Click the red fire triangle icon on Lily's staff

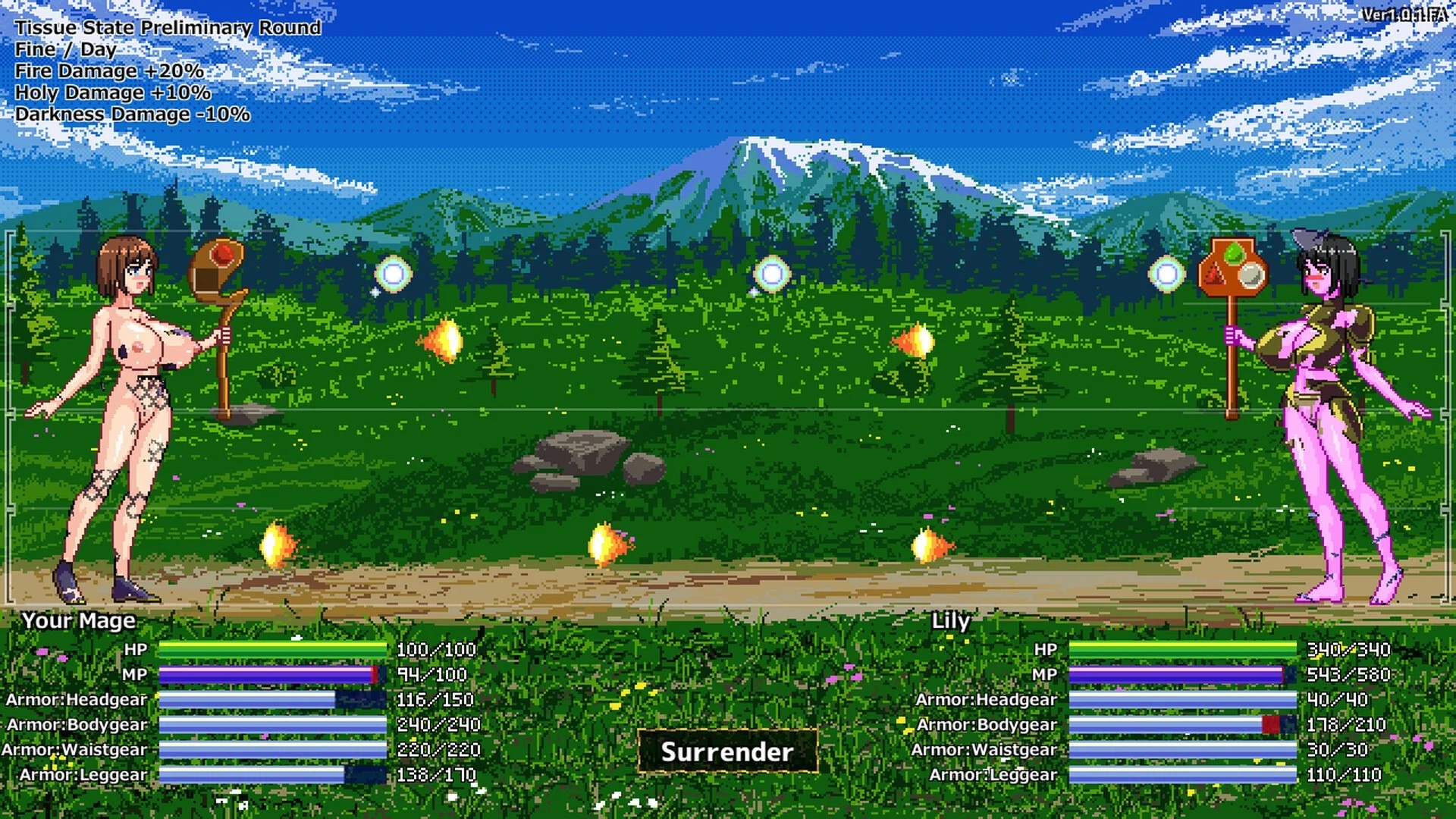1214,274
